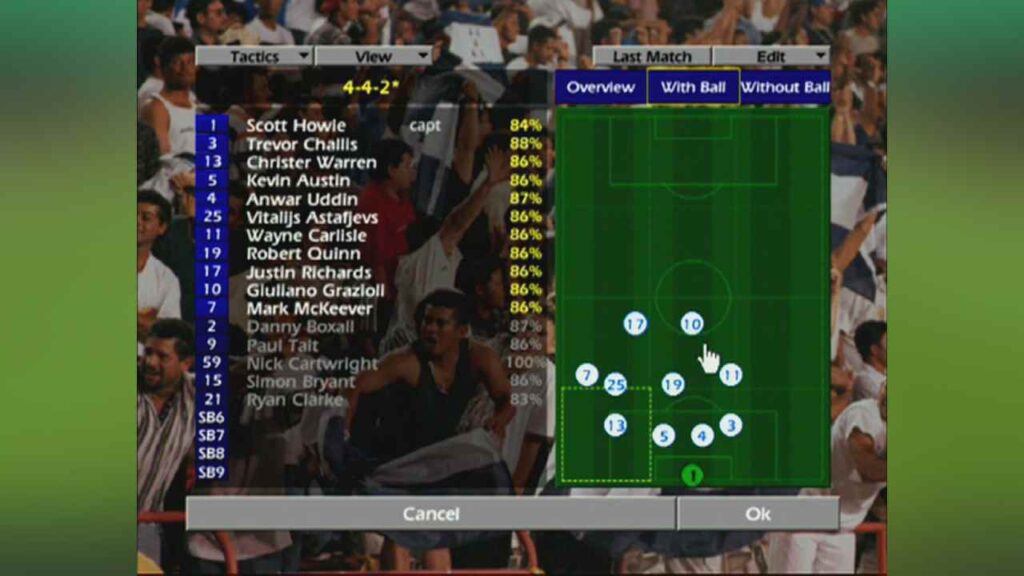Select substitute Nick Cartwright
1024x576 pixels.
[312, 364]
